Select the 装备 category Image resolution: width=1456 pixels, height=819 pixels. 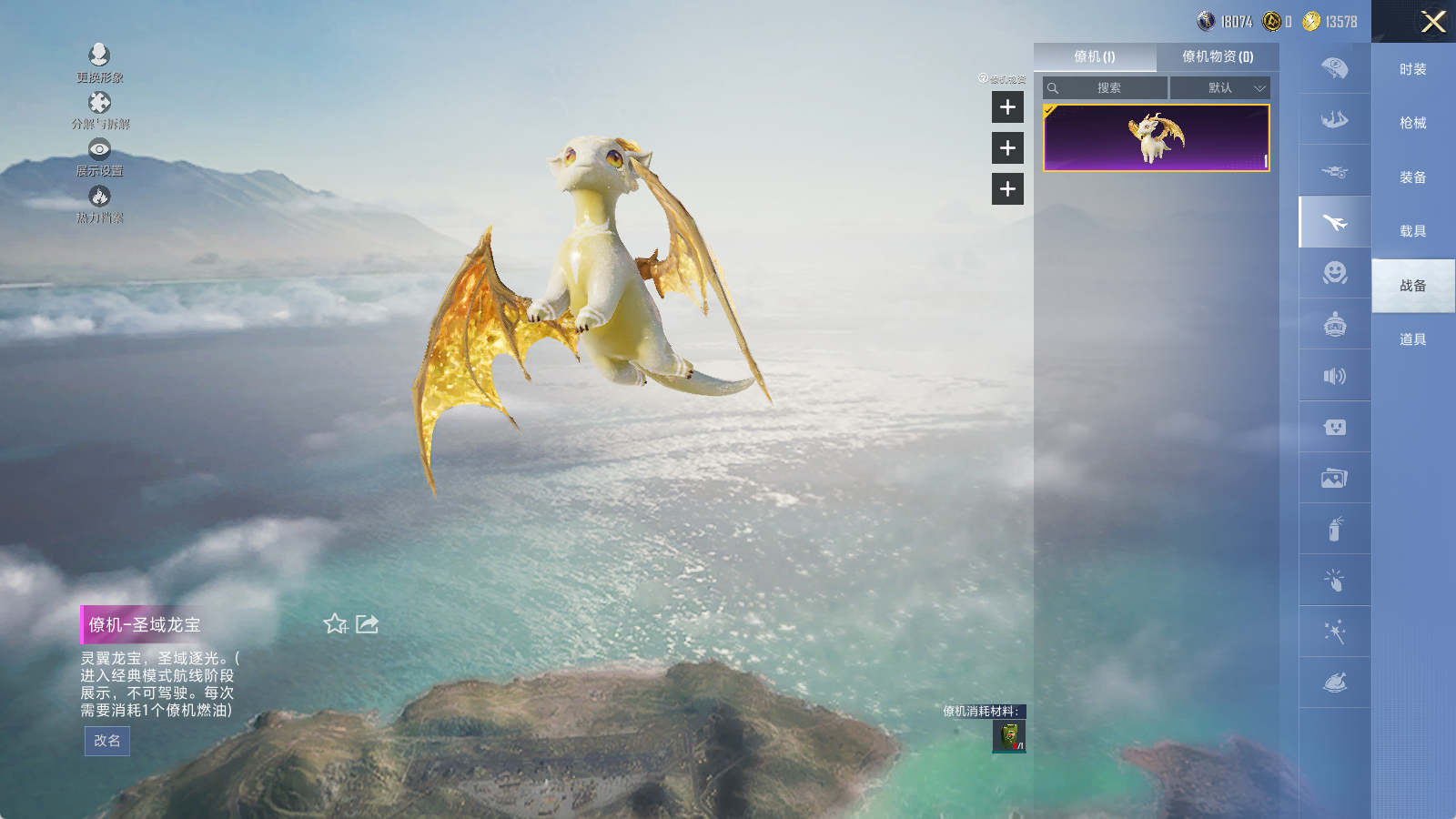click(1412, 177)
